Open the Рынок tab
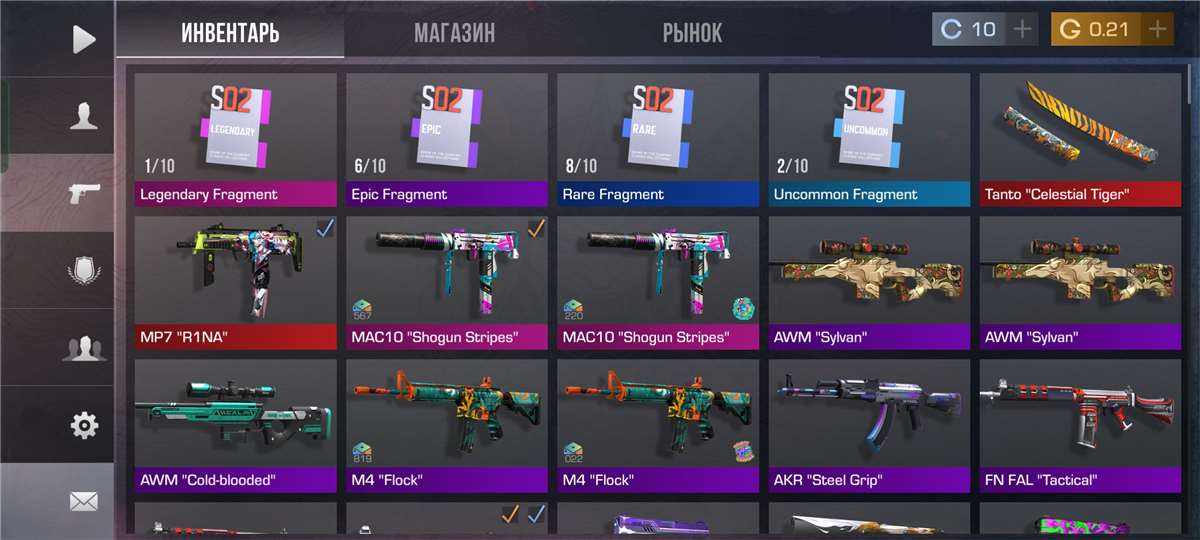The image size is (1200, 540). (692, 34)
